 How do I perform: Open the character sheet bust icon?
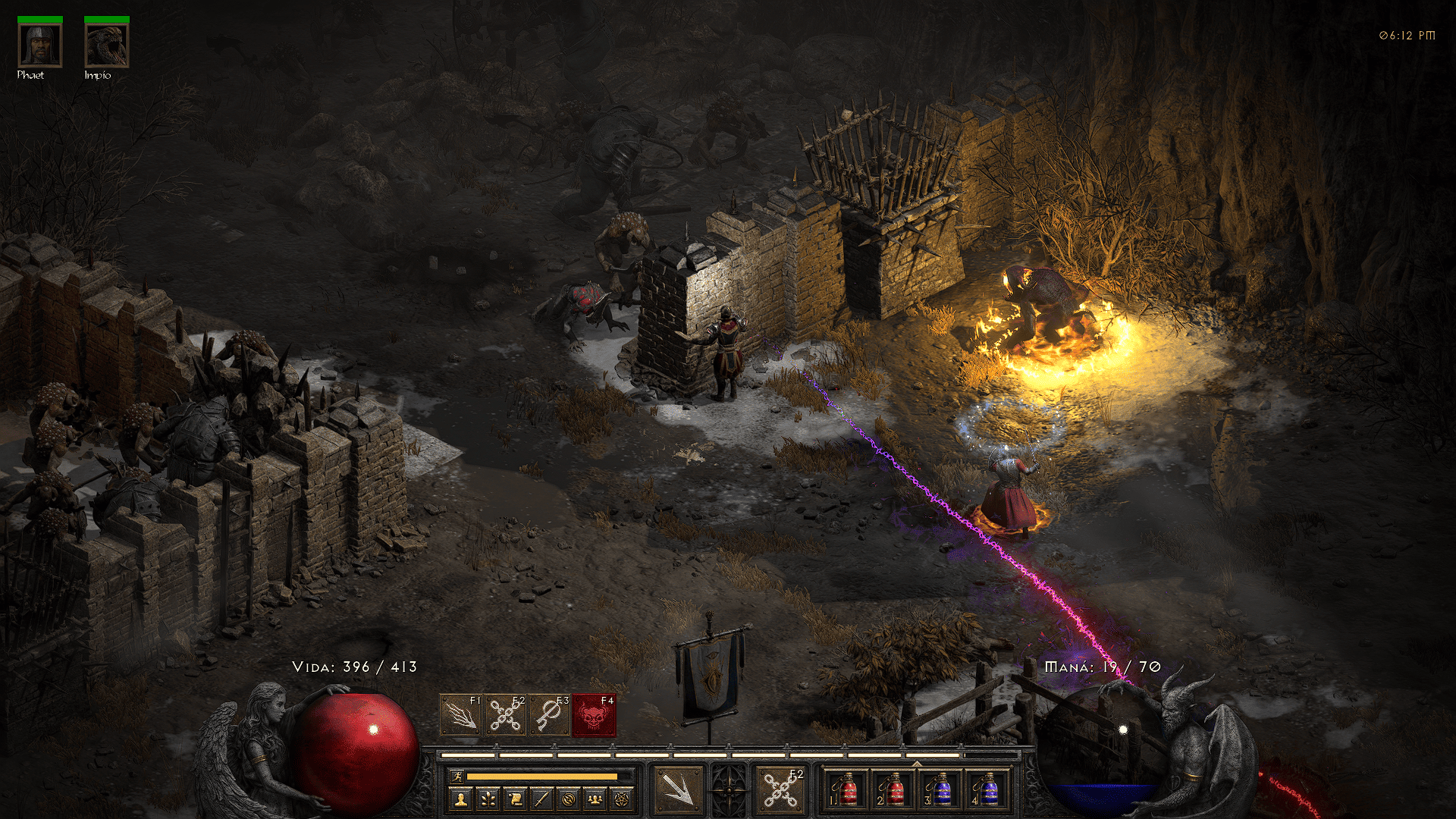point(460,799)
